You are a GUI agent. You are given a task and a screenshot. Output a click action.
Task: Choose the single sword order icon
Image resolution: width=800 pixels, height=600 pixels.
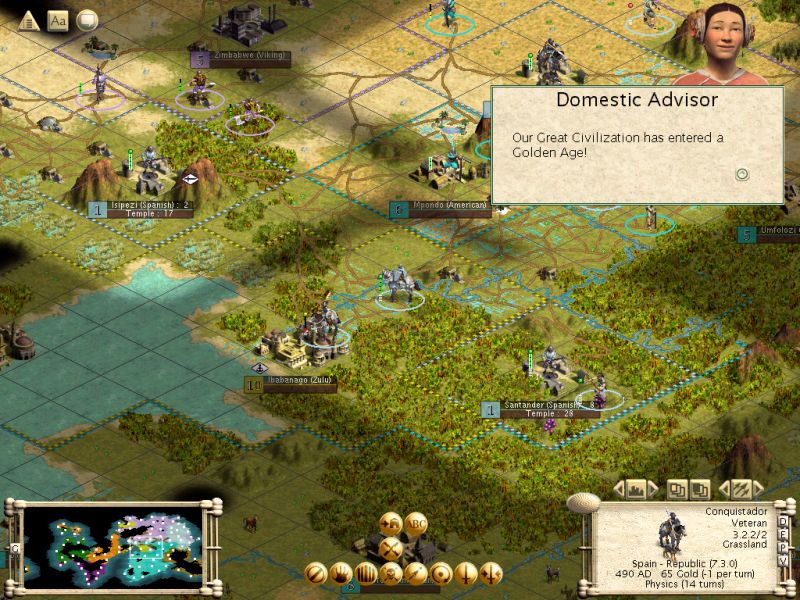coord(465,574)
